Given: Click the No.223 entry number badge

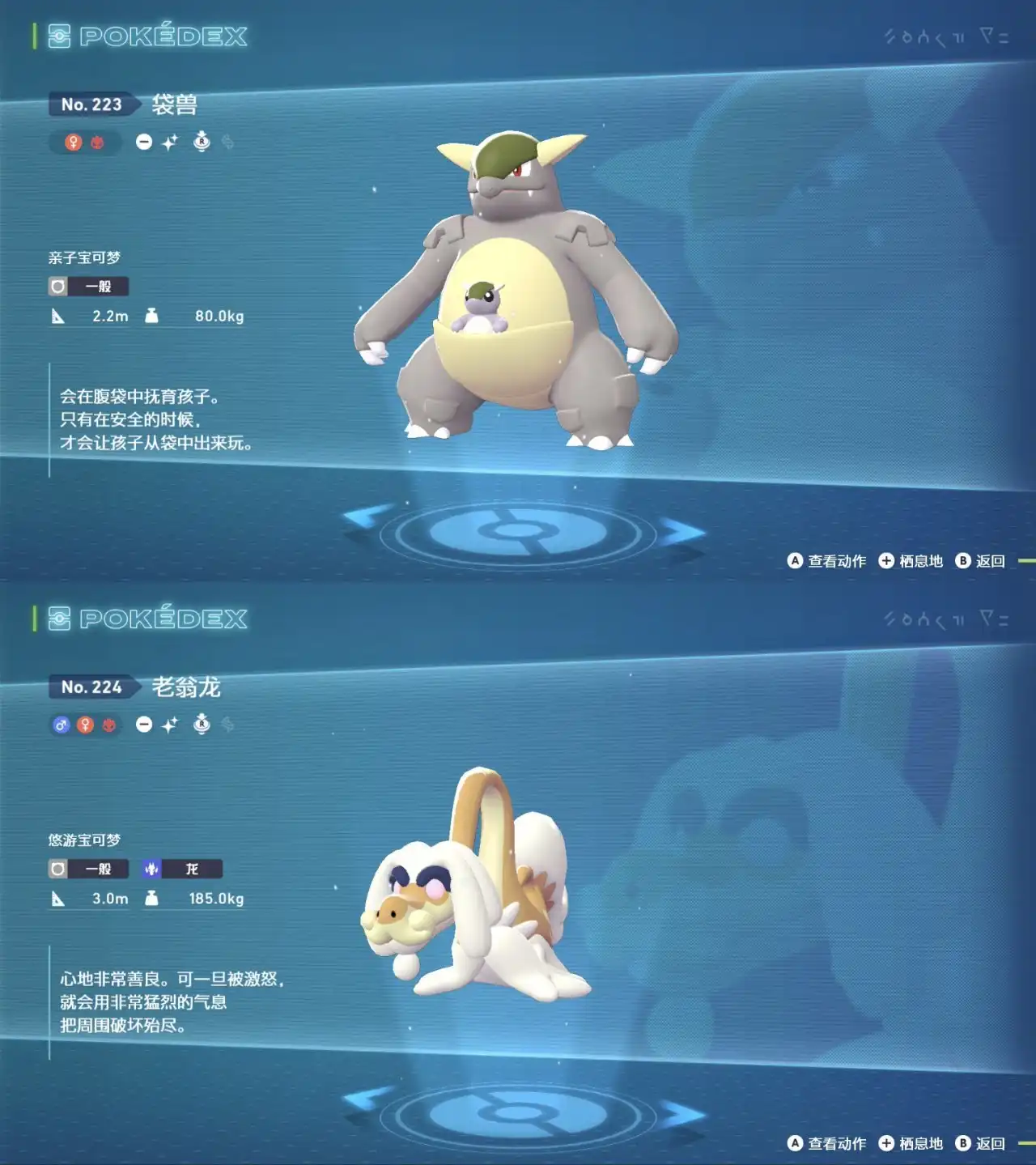Looking at the screenshot, I should click(x=91, y=104).
